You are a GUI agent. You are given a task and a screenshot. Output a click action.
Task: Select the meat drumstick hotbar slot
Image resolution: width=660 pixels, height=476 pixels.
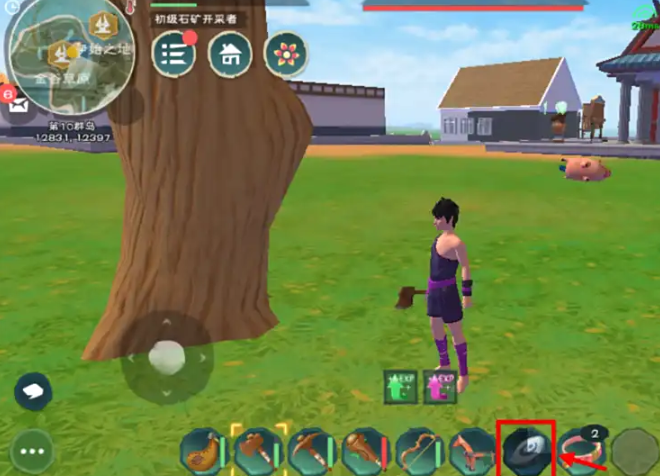click(204, 451)
